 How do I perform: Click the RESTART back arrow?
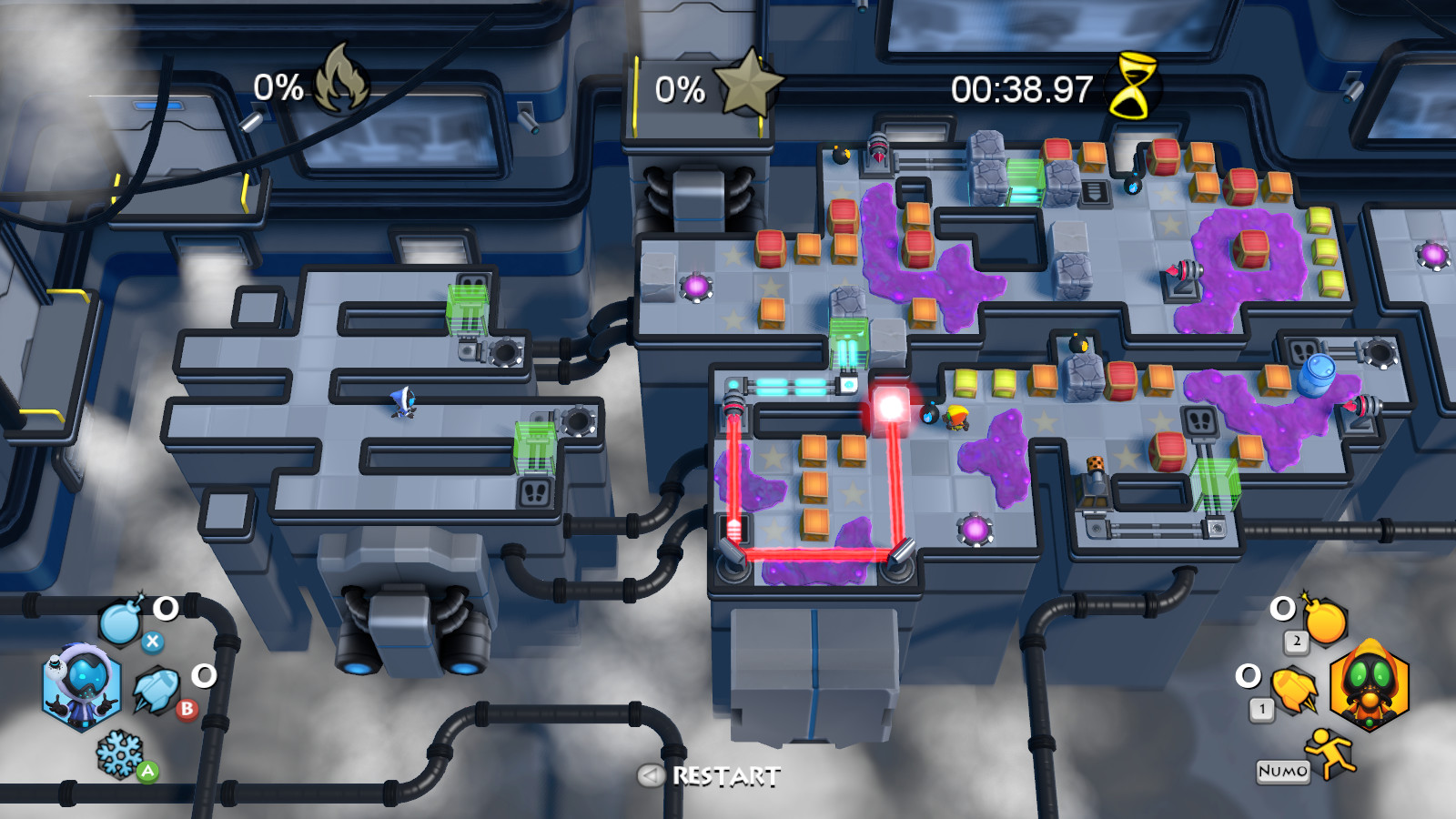point(649,776)
